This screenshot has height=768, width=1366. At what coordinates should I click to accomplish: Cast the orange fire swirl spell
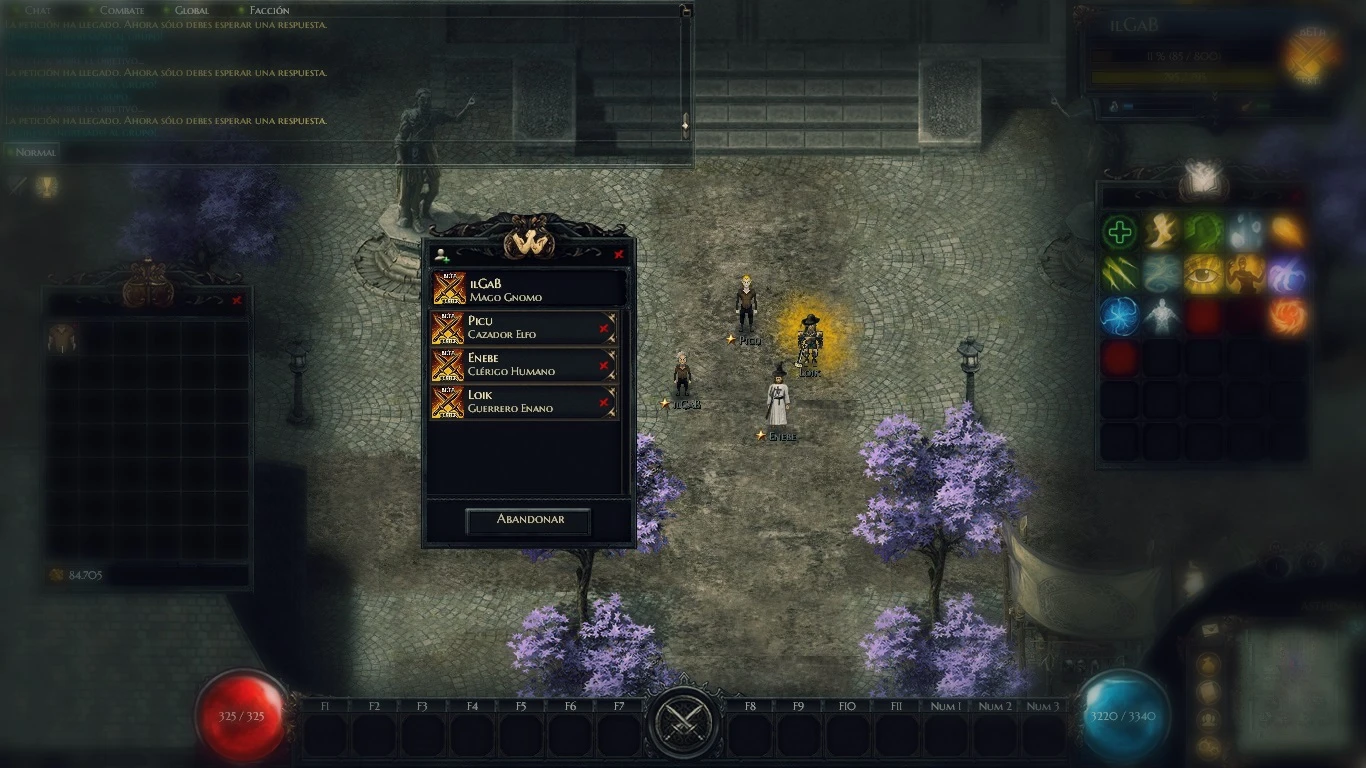click(1287, 315)
